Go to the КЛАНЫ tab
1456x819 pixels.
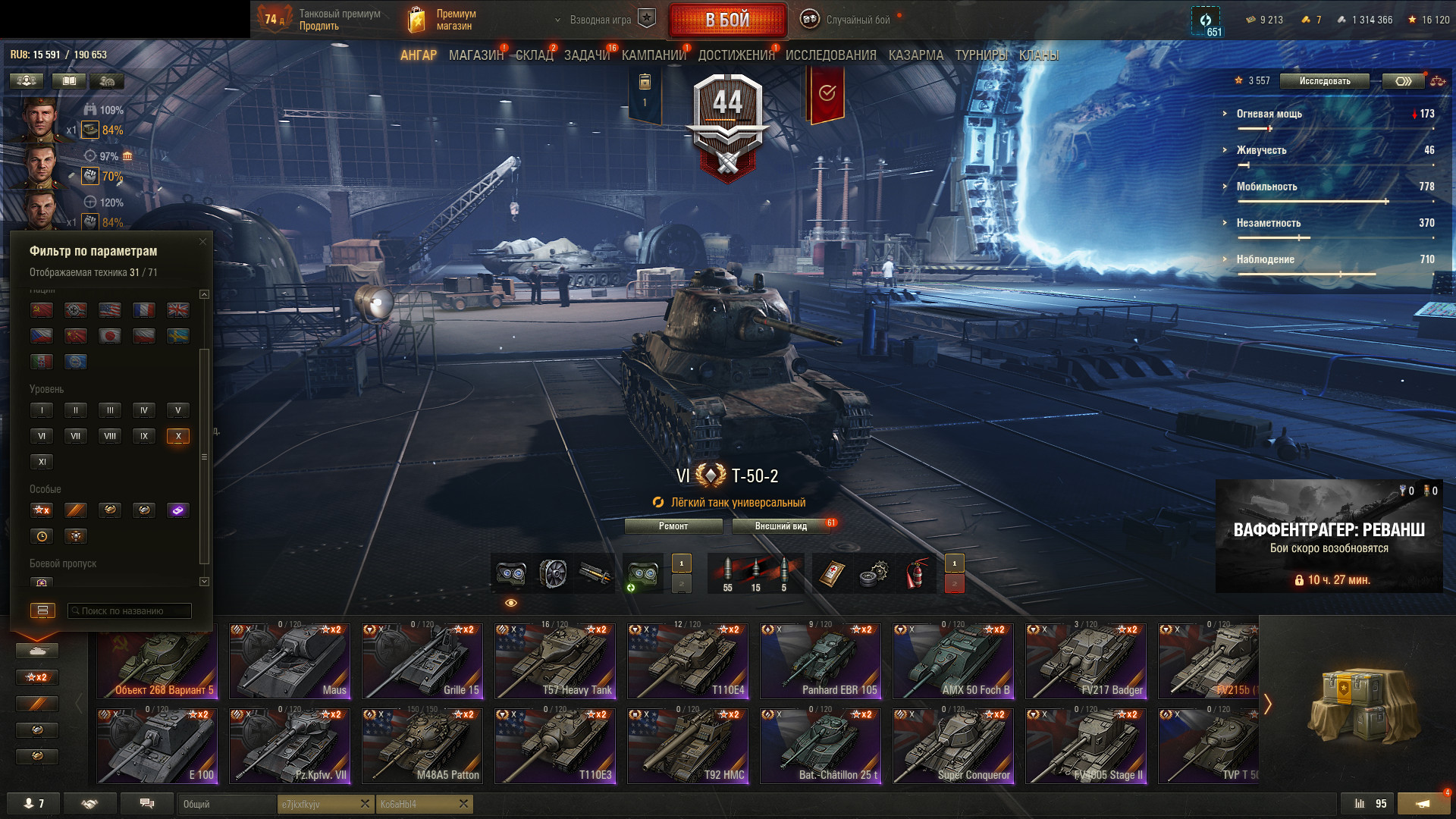[1038, 55]
